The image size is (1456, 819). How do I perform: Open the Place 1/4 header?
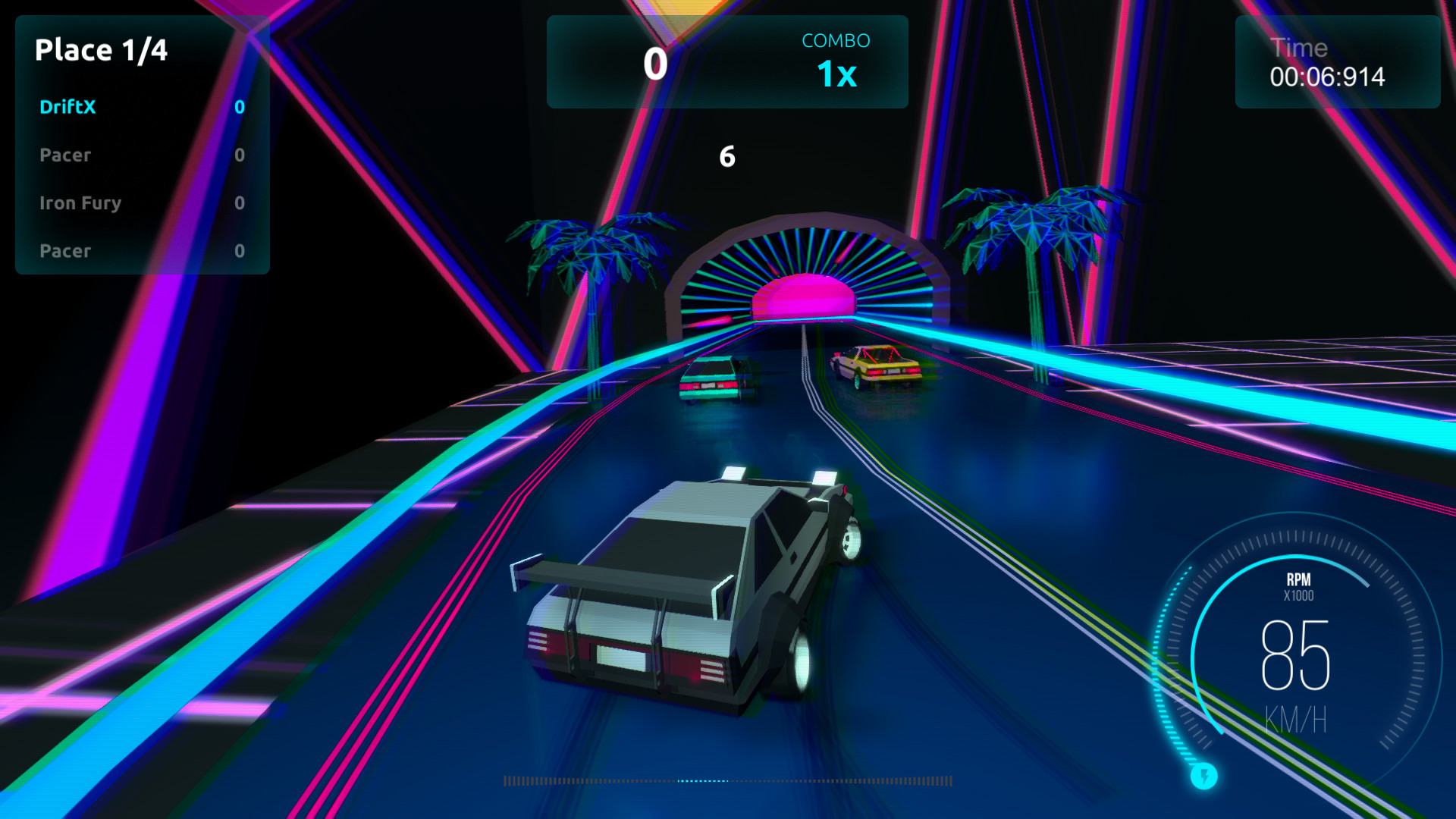102,50
